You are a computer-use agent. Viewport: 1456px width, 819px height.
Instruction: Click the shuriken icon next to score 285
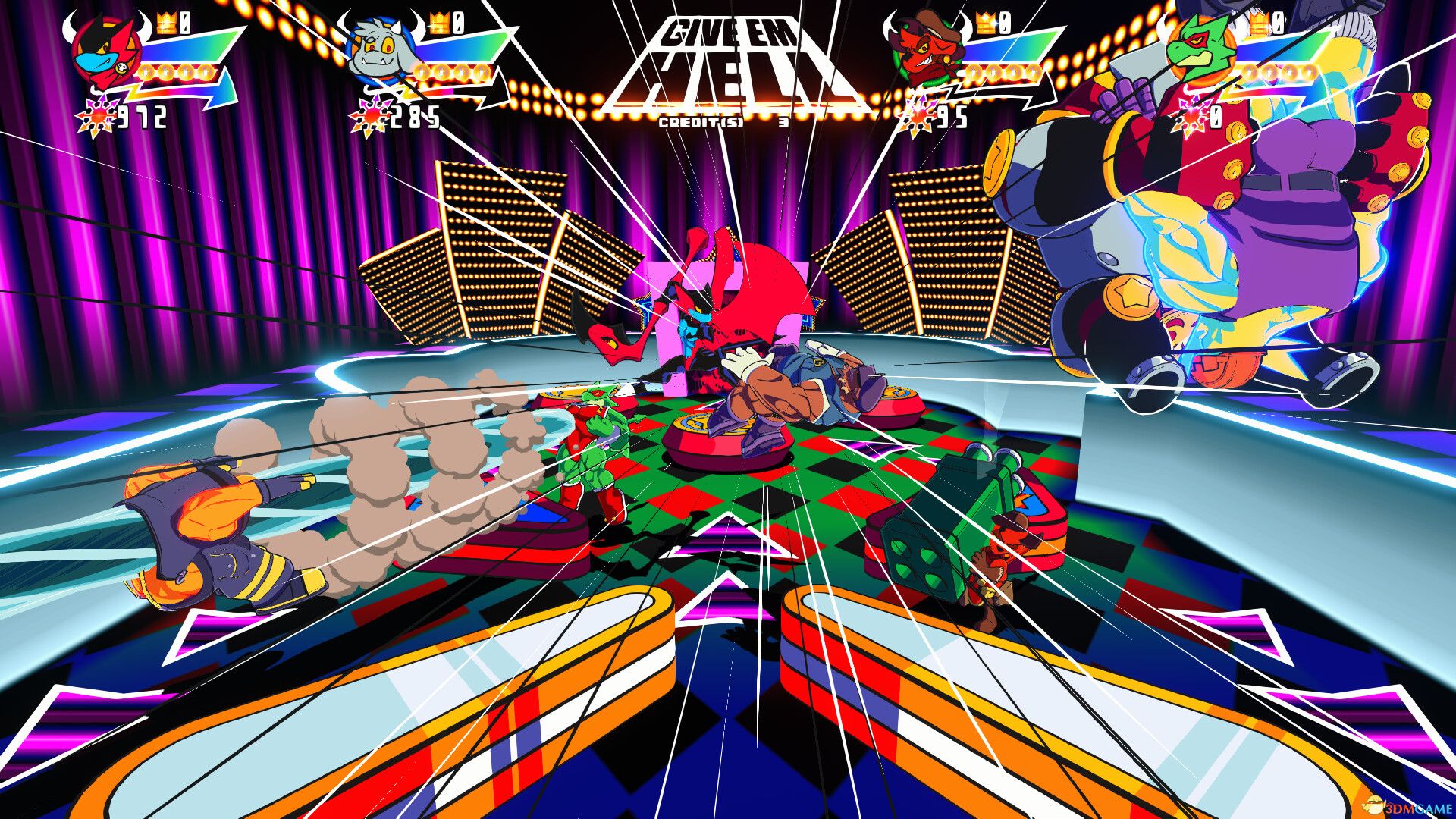pos(373,115)
